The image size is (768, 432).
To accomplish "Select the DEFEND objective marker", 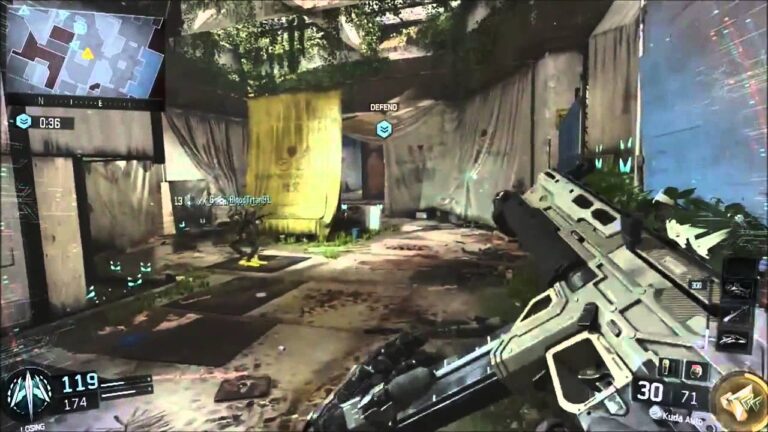I will click(384, 128).
